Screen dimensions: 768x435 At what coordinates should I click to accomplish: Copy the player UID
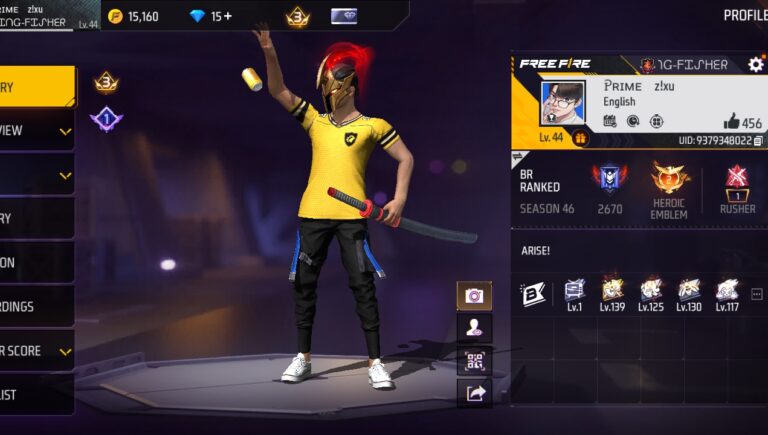pos(758,141)
